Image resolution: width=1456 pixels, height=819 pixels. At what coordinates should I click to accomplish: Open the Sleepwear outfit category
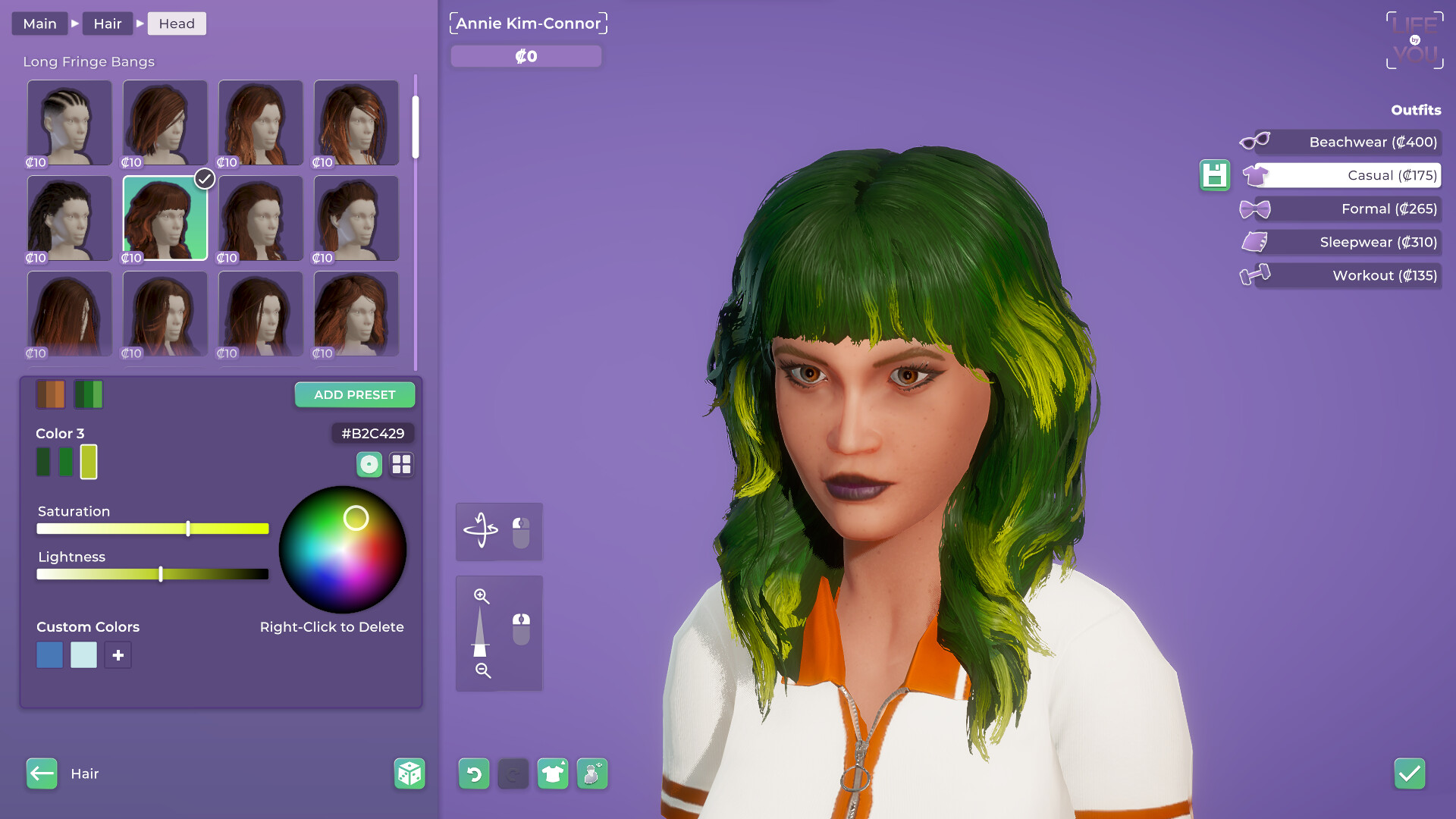[1357, 242]
